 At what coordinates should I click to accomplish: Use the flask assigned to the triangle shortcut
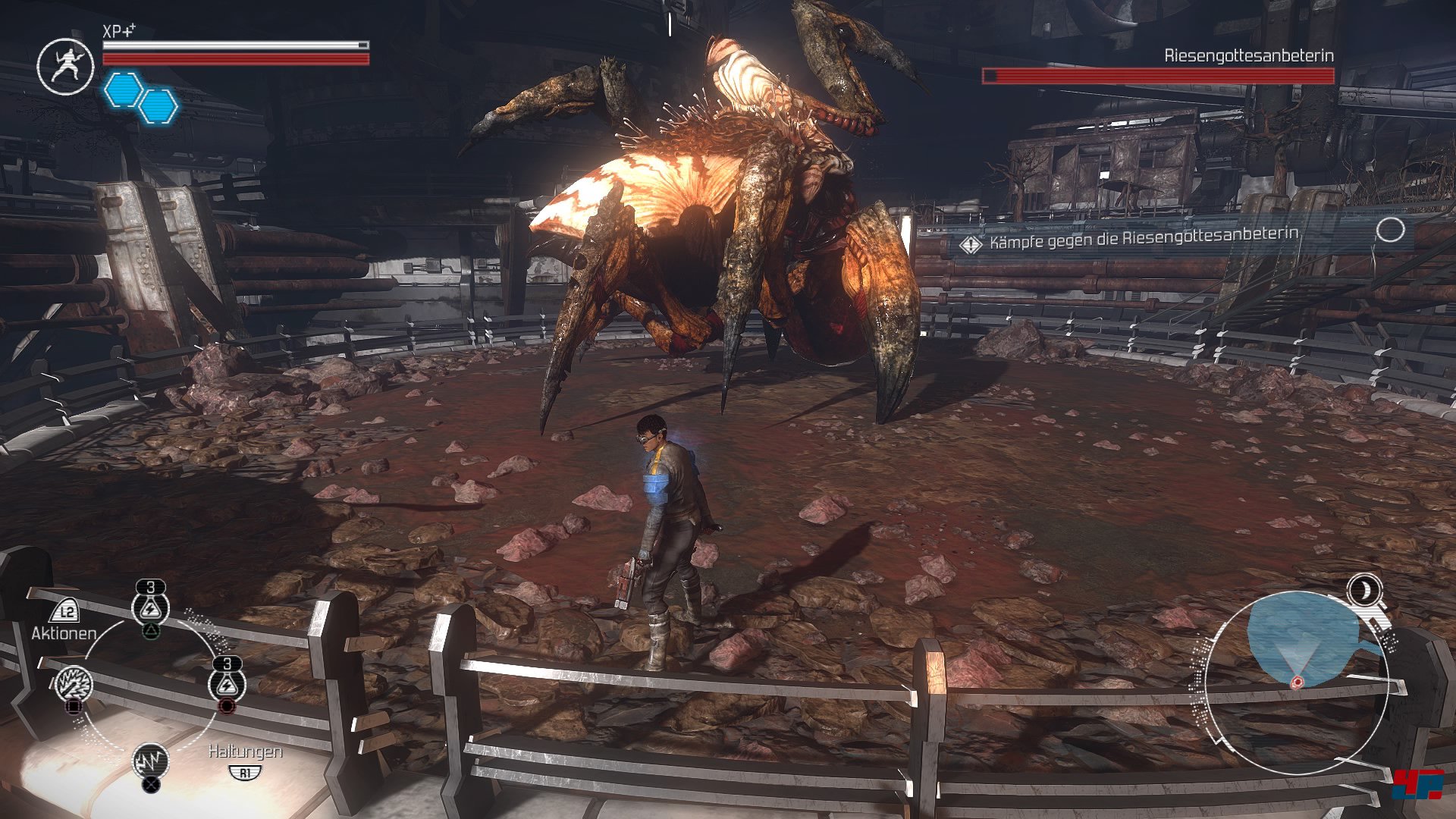click(150, 607)
